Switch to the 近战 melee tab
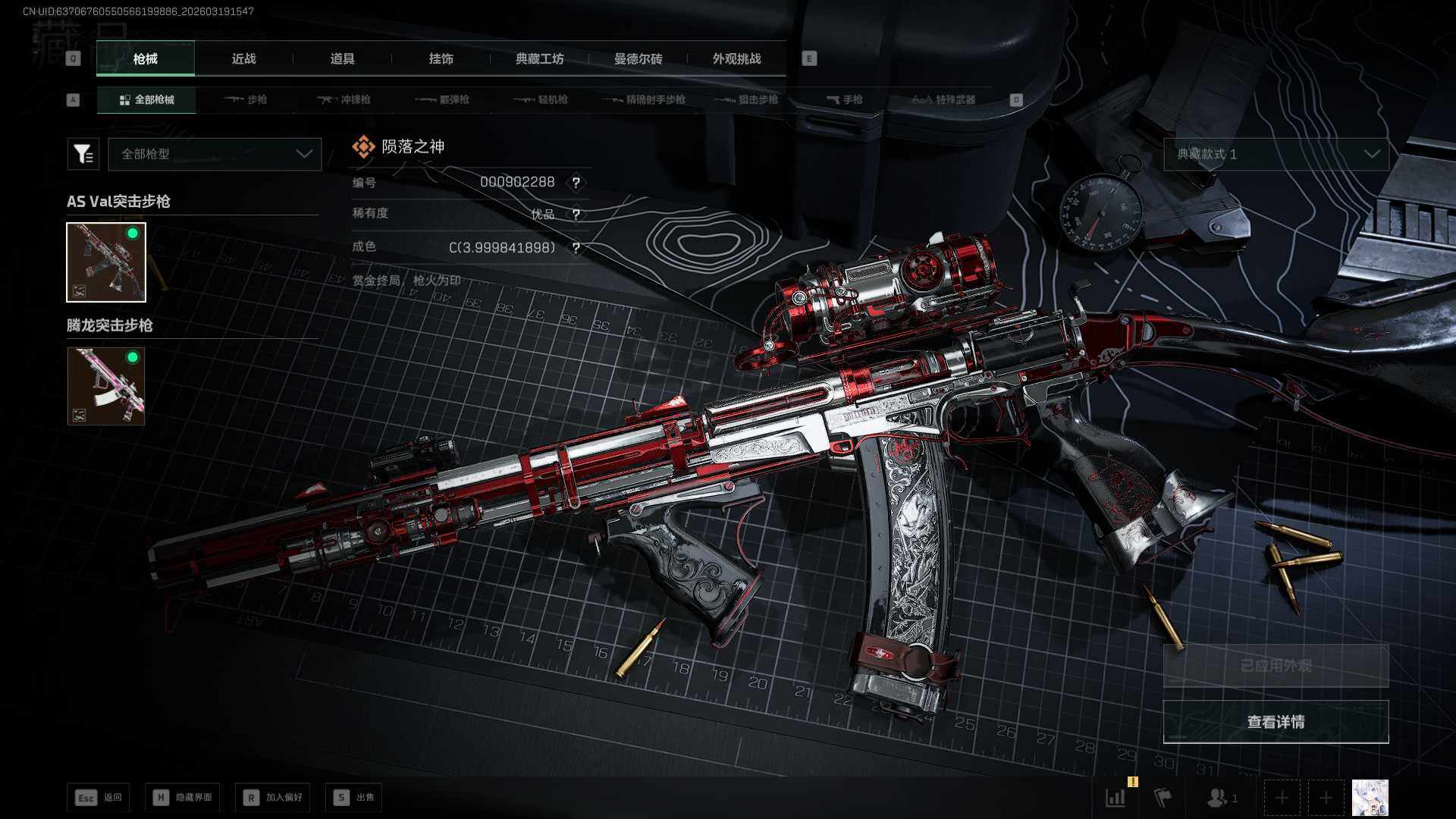Screen dimensions: 1456x819 tap(243, 59)
